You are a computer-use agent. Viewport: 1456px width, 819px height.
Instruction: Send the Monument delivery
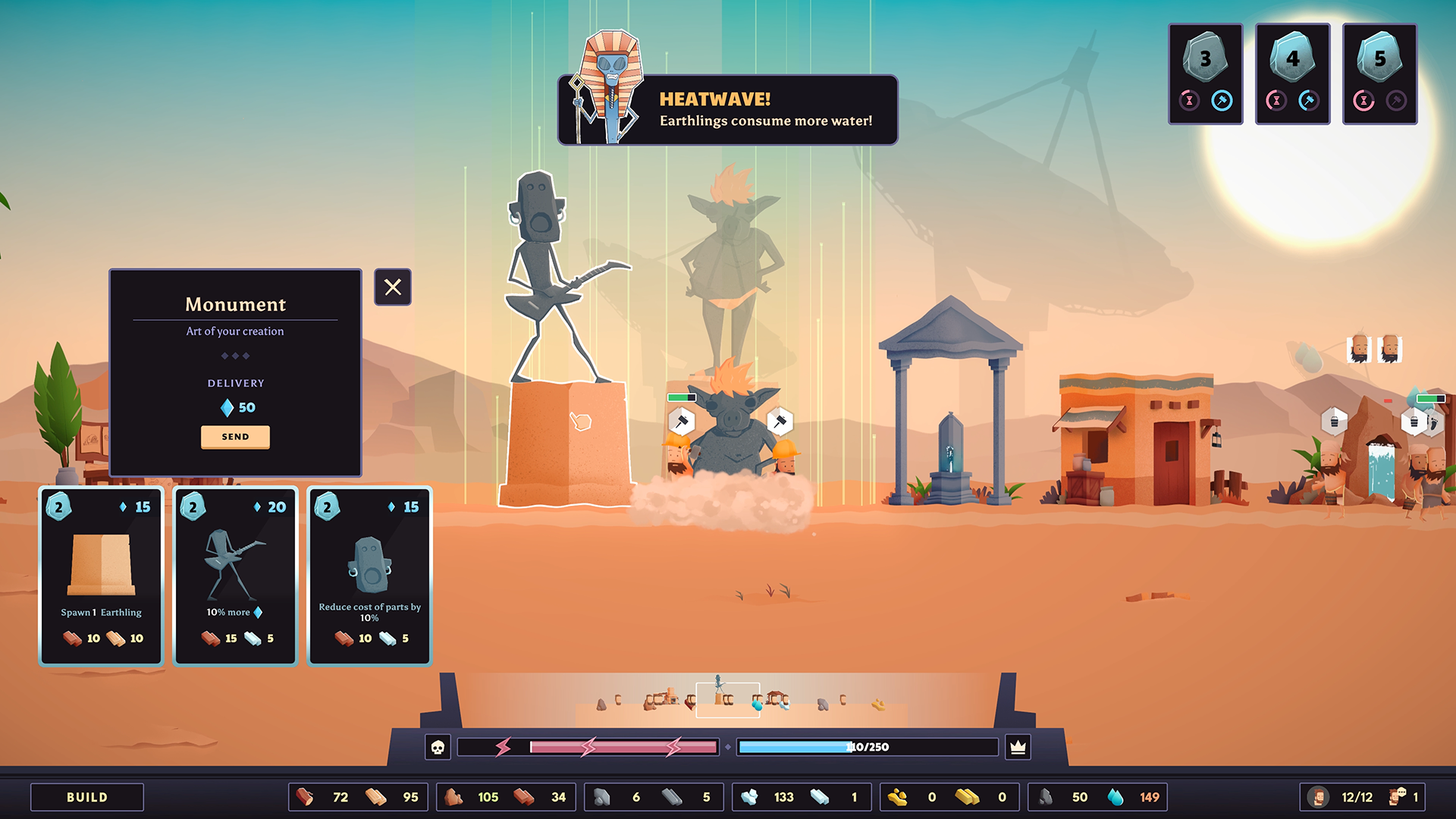pyautogui.click(x=235, y=437)
